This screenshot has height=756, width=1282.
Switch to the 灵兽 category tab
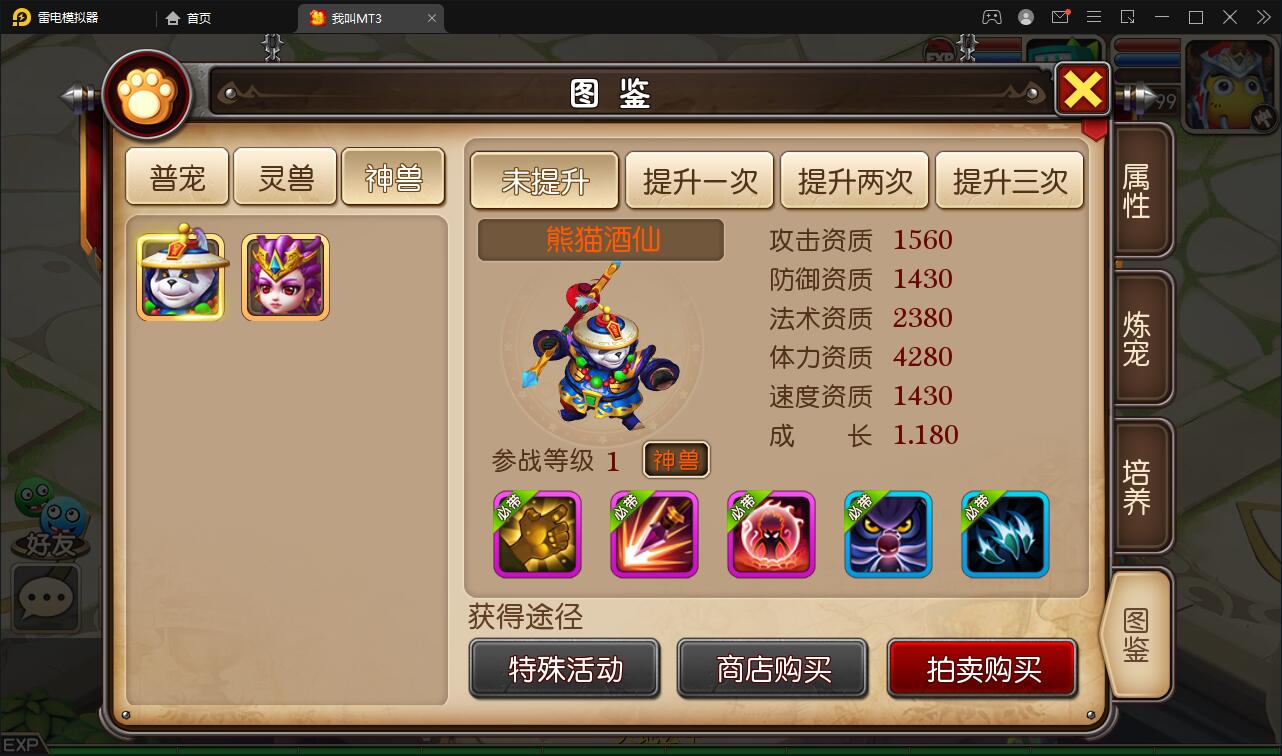coord(285,175)
